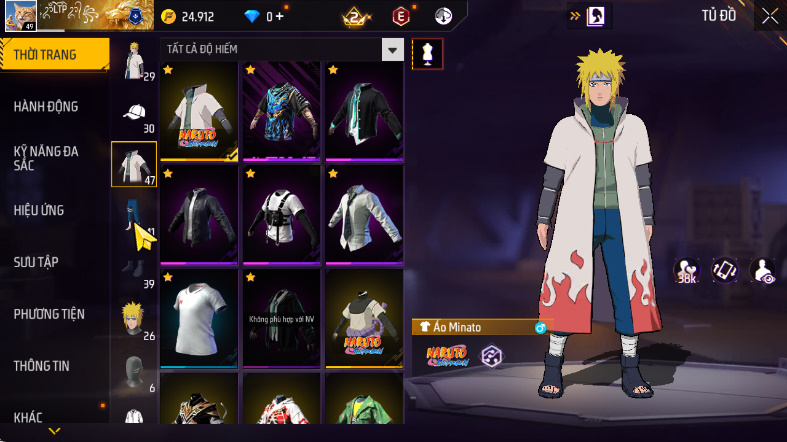Viewport: 787px width, 442px height.
Task: Choose the white cap hat category
Action: point(133,112)
